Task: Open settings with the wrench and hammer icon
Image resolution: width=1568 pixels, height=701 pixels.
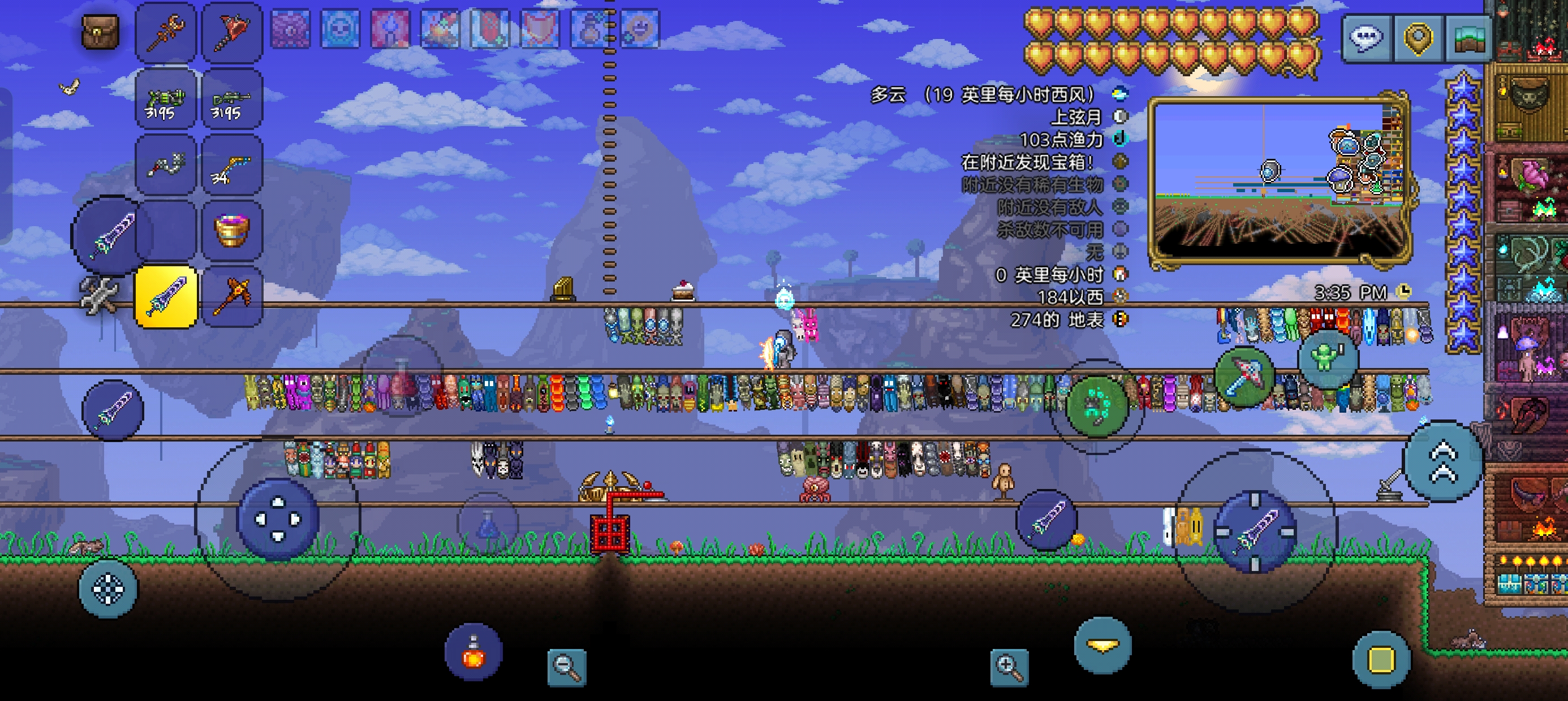Action: [x=99, y=296]
